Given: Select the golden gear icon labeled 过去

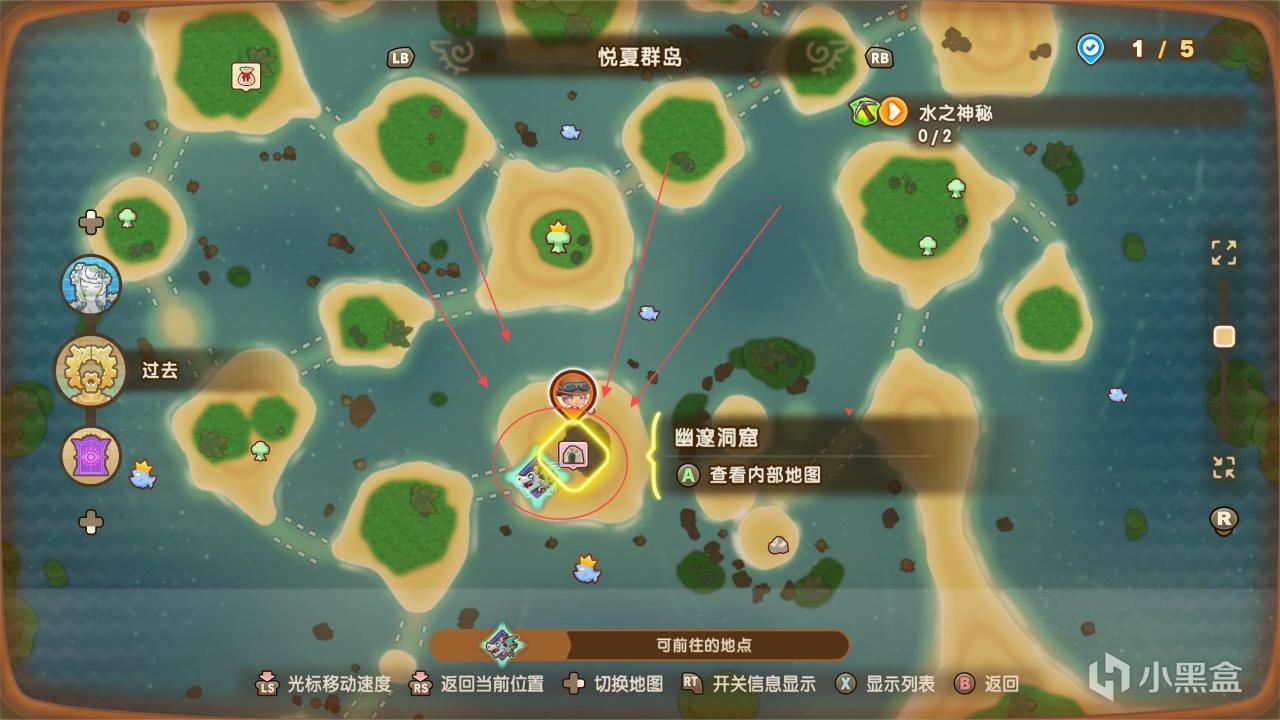Looking at the screenshot, I should click(91, 371).
